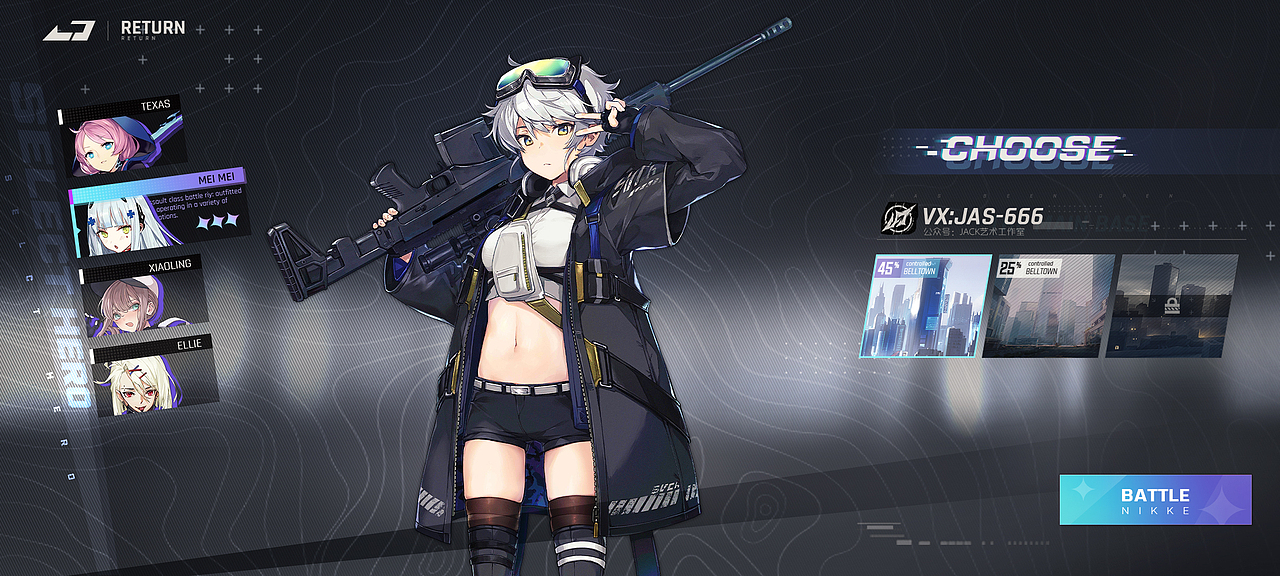Choose the 45% controlled Belltown map
The height and width of the screenshot is (576, 1280).
925,306
